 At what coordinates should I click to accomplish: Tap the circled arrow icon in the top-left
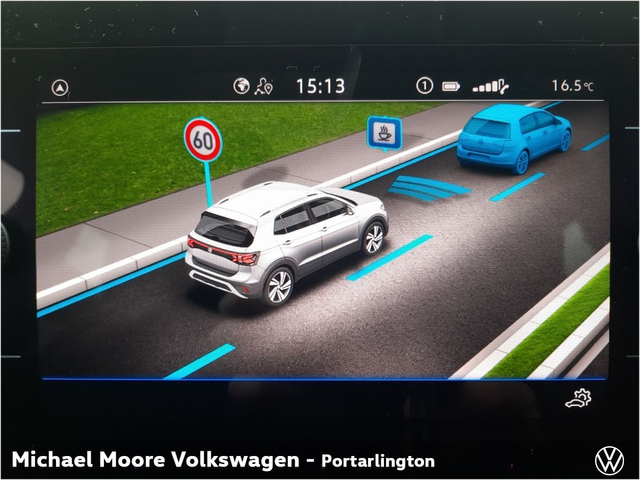pyautogui.click(x=61, y=87)
